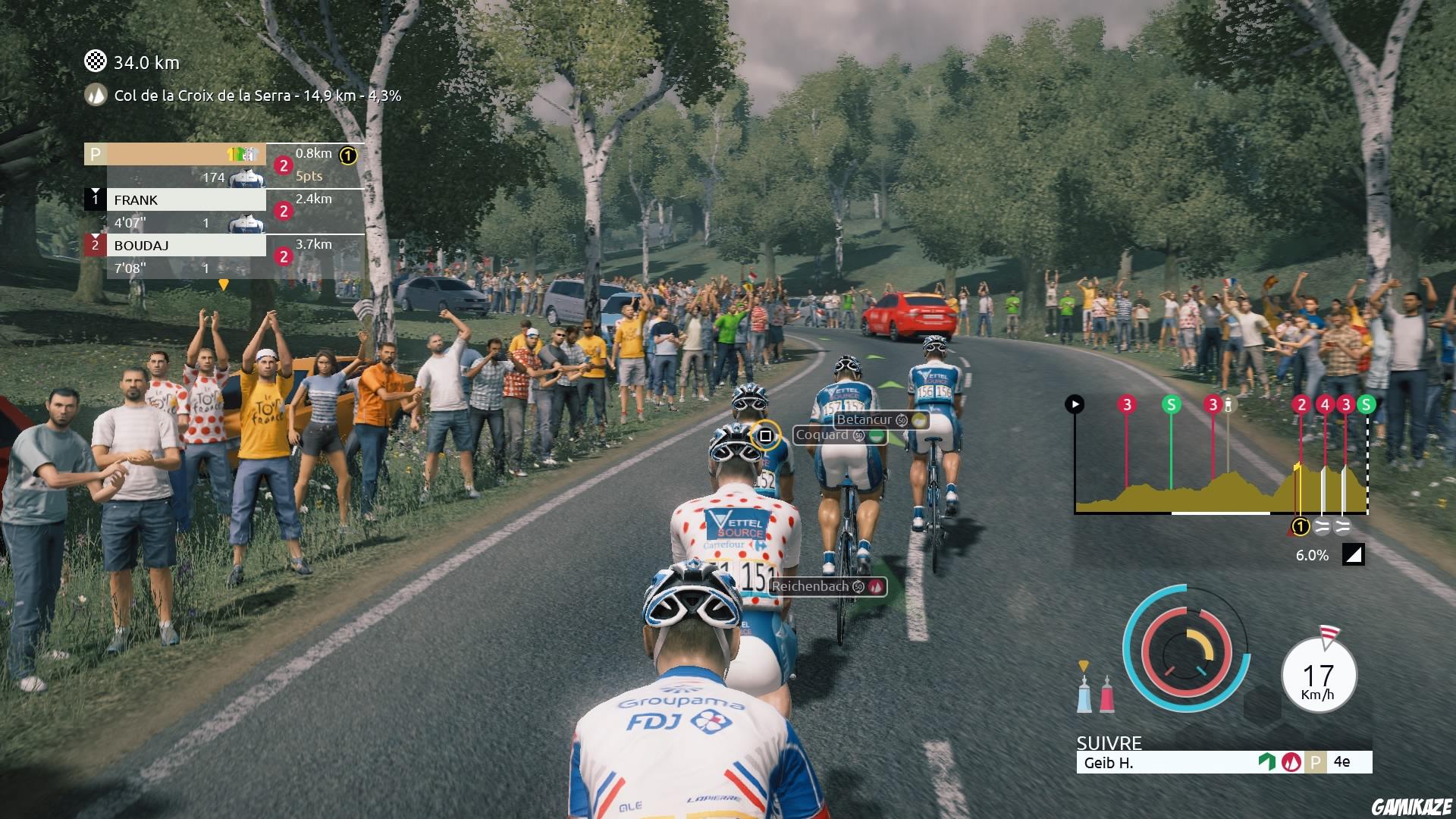
Task: Expand the BOUDAJ group row chevron
Action: click(x=94, y=236)
